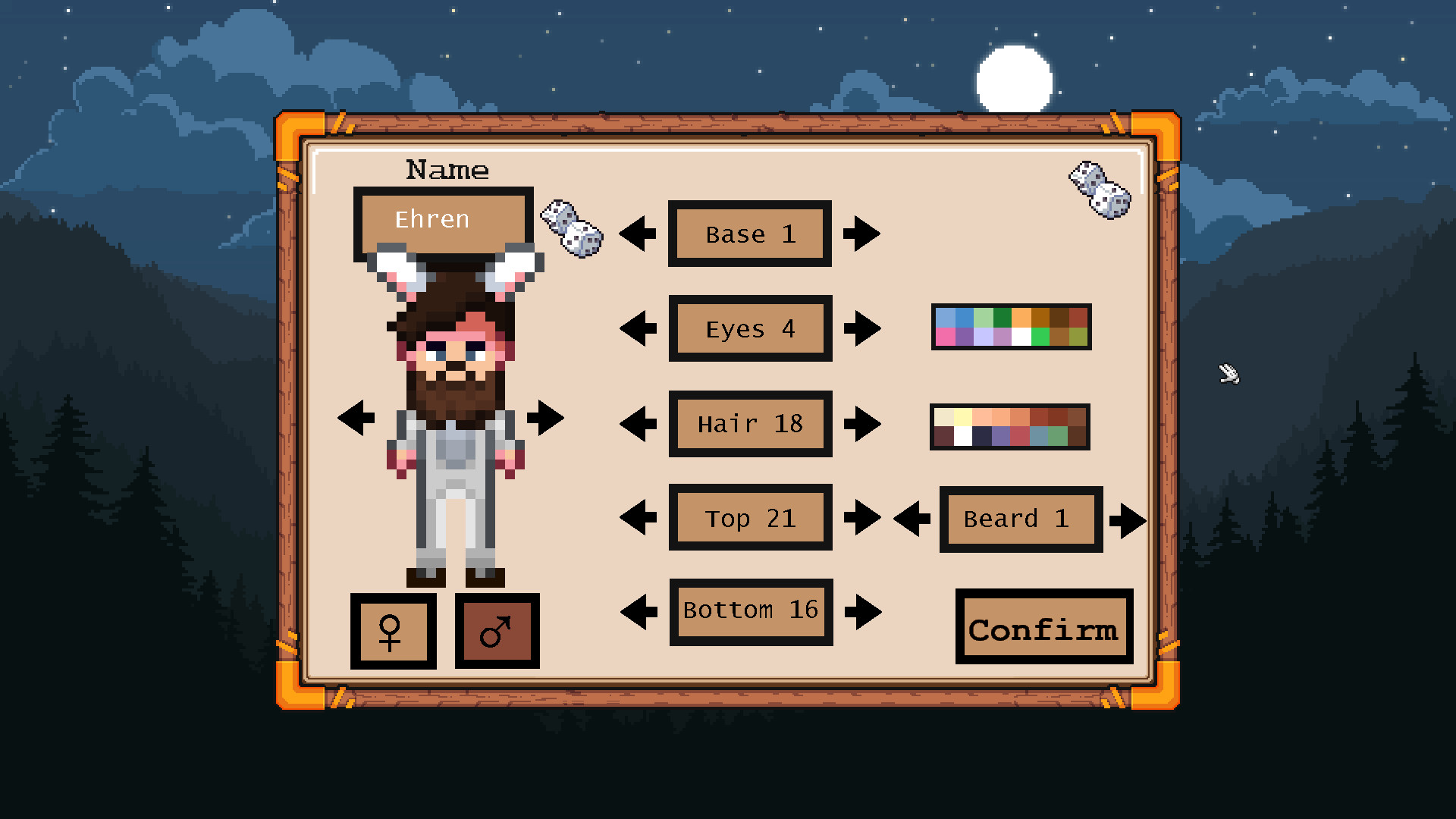The width and height of the screenshot is (1456, 819).
Task: Click the name field showing Ehren
Action: tap(443, 220)
